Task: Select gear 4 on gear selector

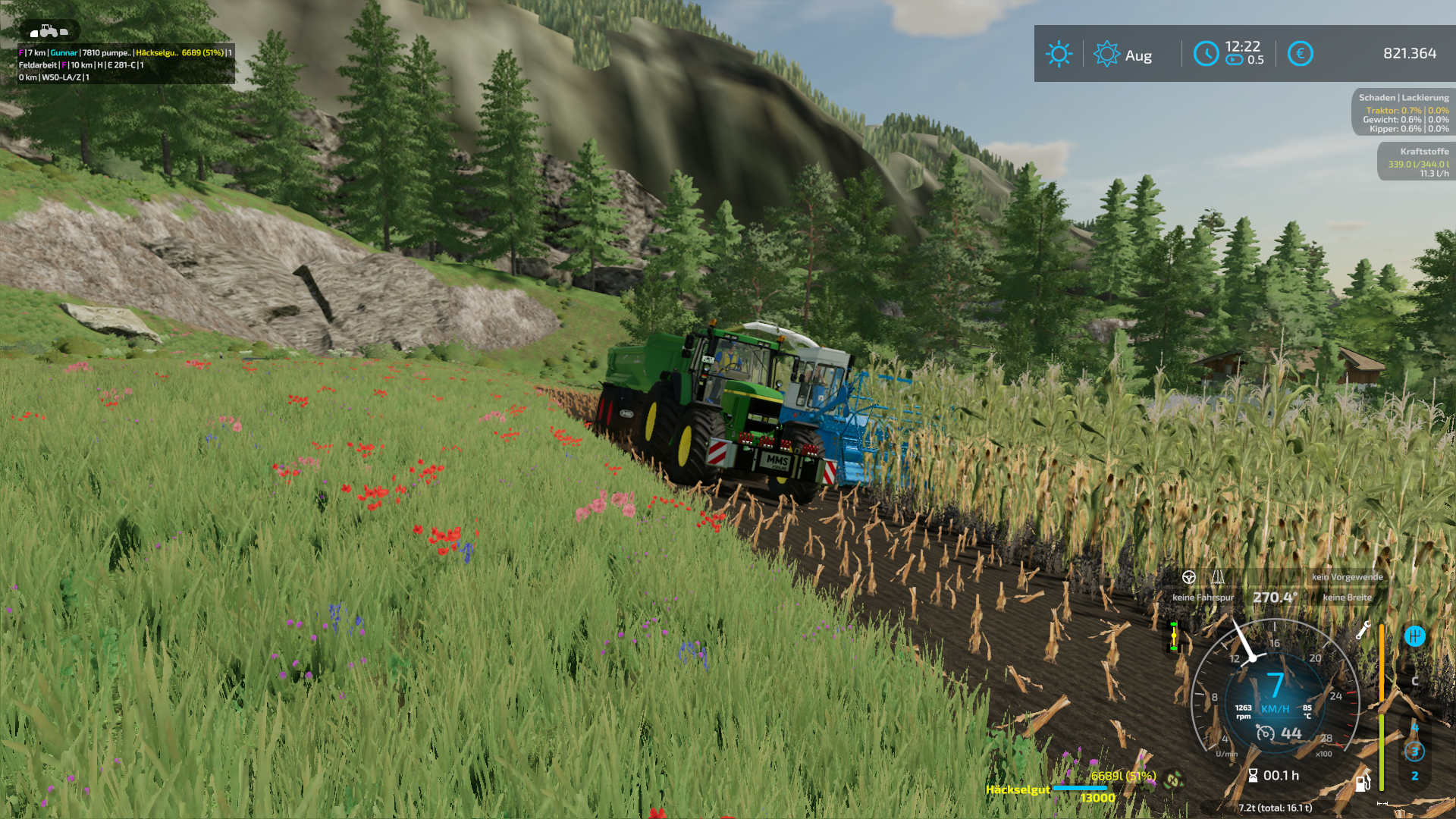Action: pyautogui.click(x=1414, y=727)
